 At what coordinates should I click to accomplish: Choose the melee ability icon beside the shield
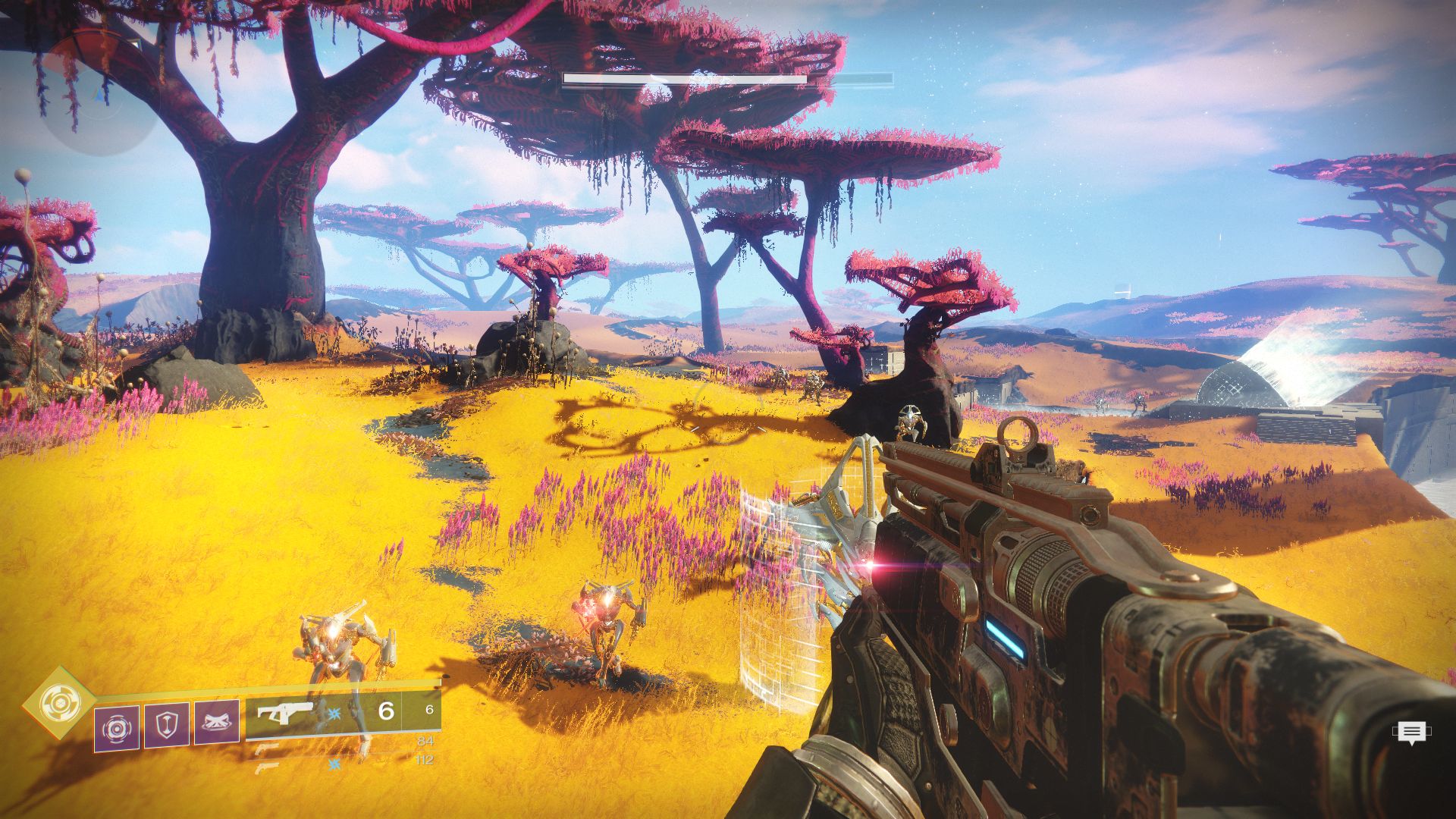pos(217,723)
